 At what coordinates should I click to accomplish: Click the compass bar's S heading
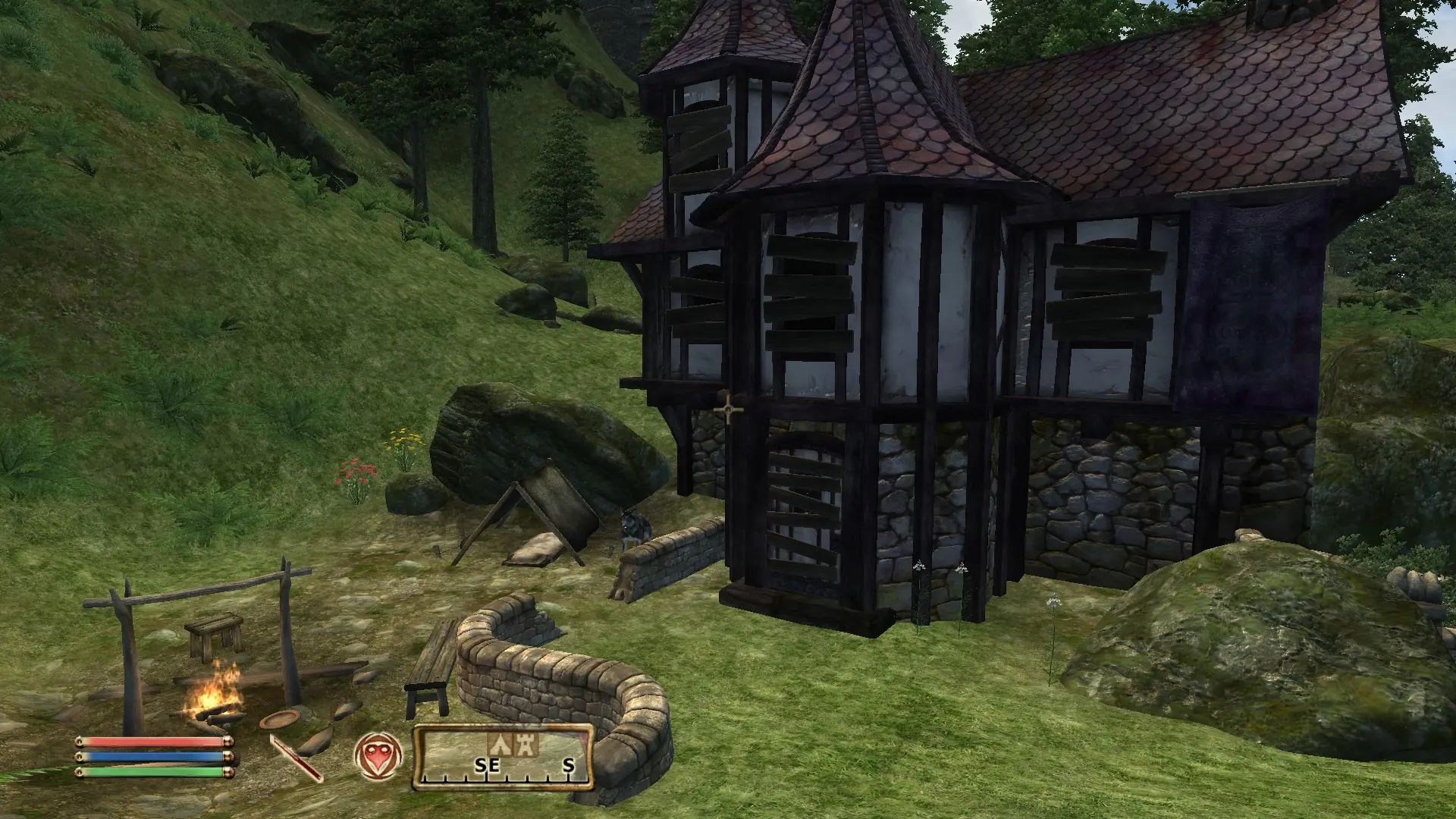pyautogui.click(x=569, y=766)
